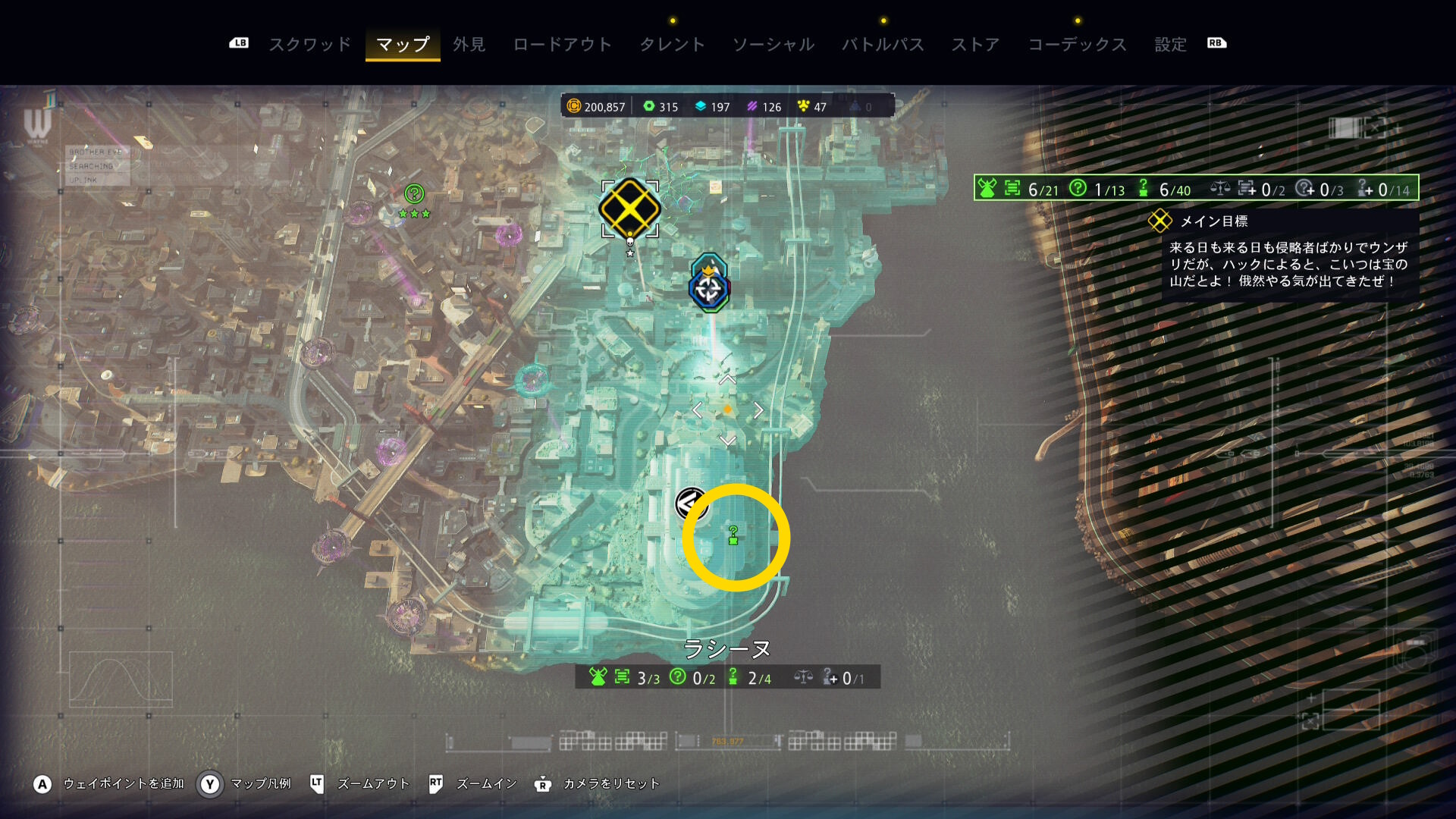This screenshot has height=819, width=1456.
Task: Switch to the ソーシャル tab
Action: pos(773,45)
